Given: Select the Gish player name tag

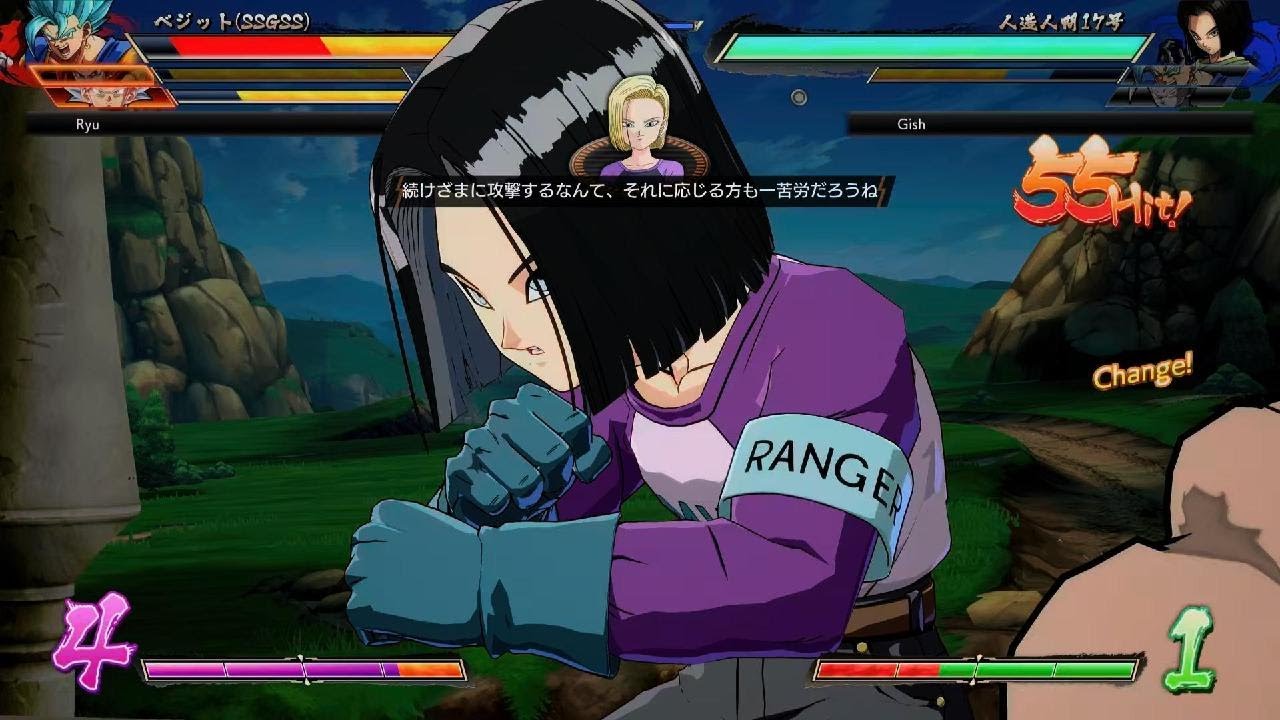Looking at the screenshot, I should click(910, 124).
